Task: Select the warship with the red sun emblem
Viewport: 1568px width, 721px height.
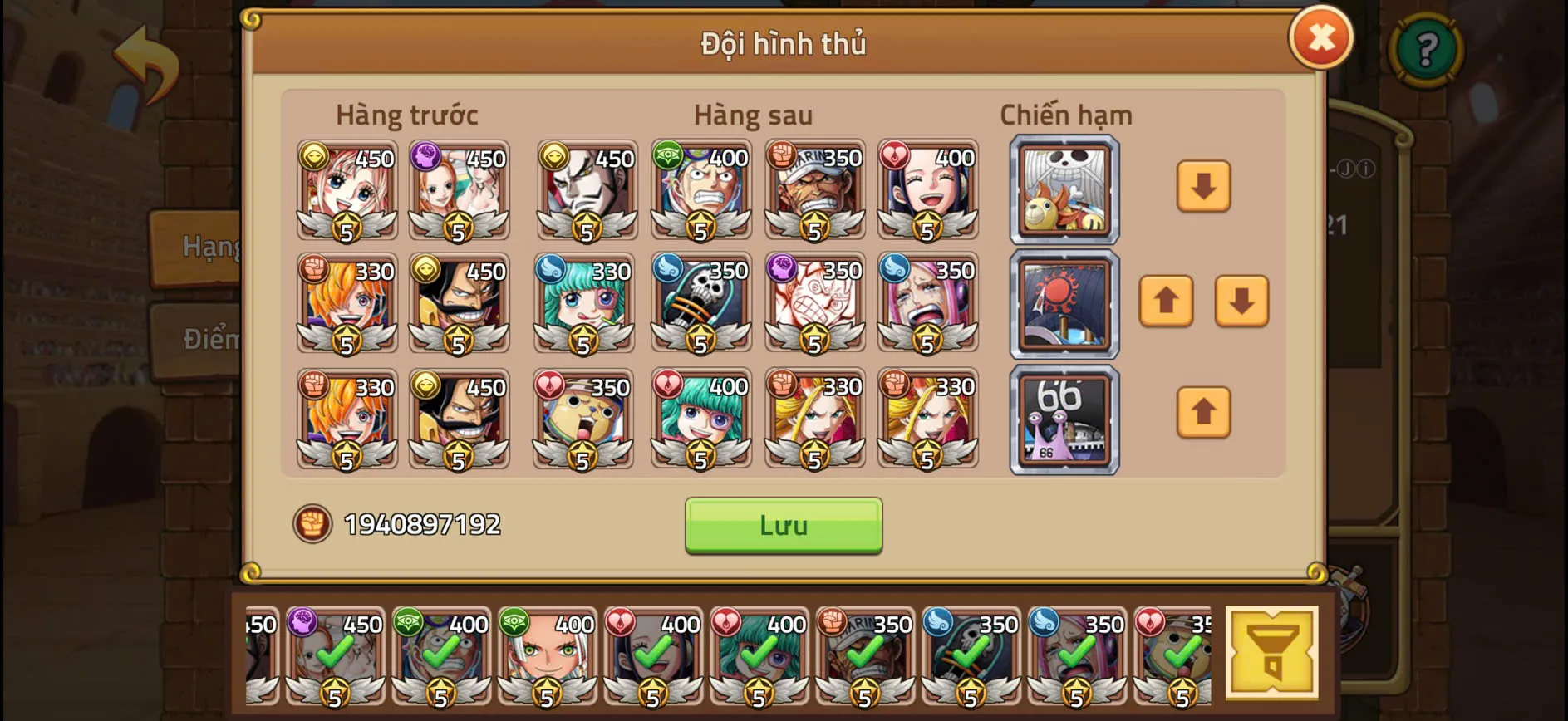Action: 1064,302
